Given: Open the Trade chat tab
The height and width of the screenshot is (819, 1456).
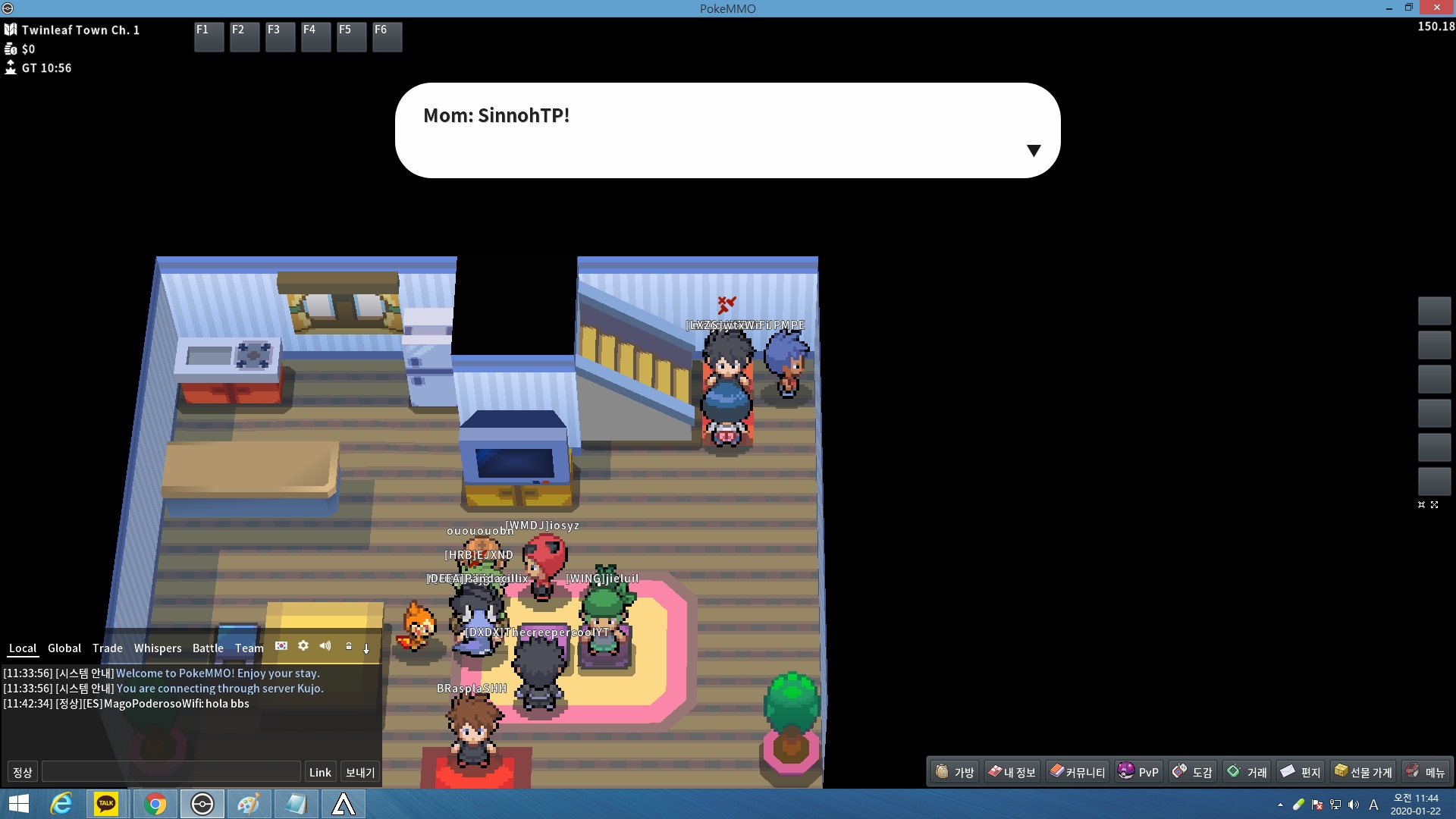Looking at the screenshot, I should point(107,648).
